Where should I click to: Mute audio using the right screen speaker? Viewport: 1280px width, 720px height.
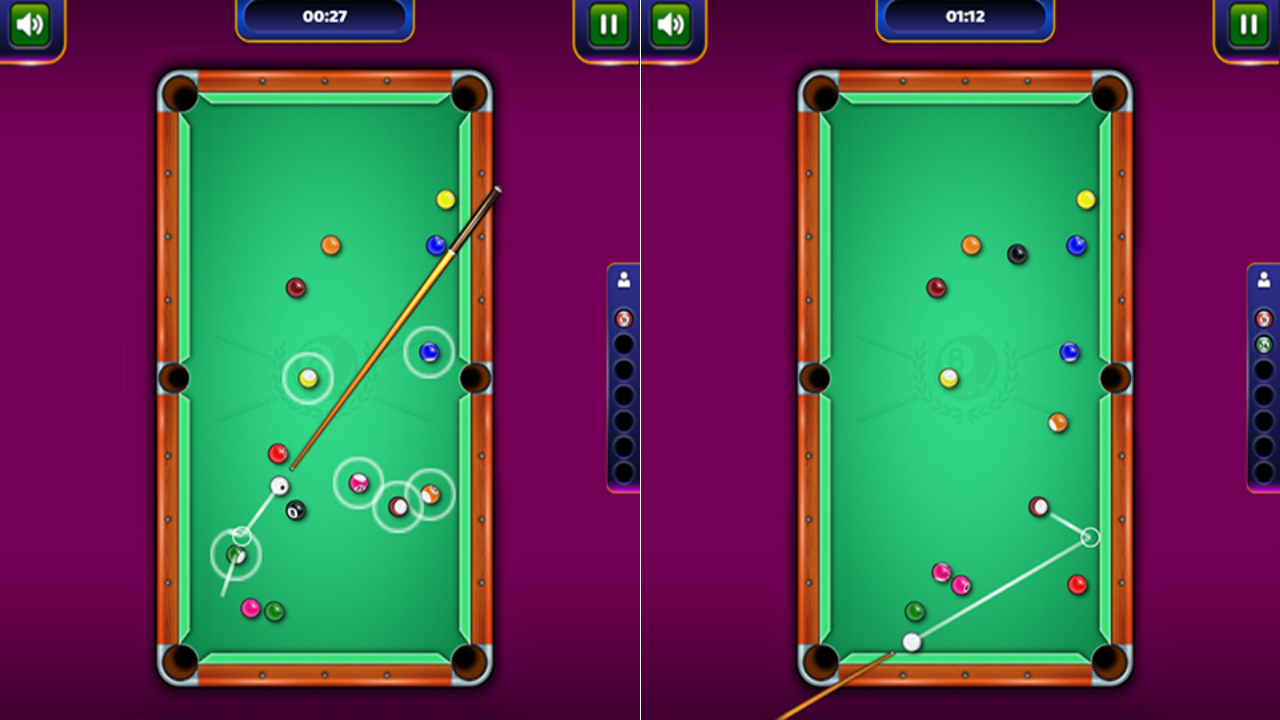[x=673, y=24]
